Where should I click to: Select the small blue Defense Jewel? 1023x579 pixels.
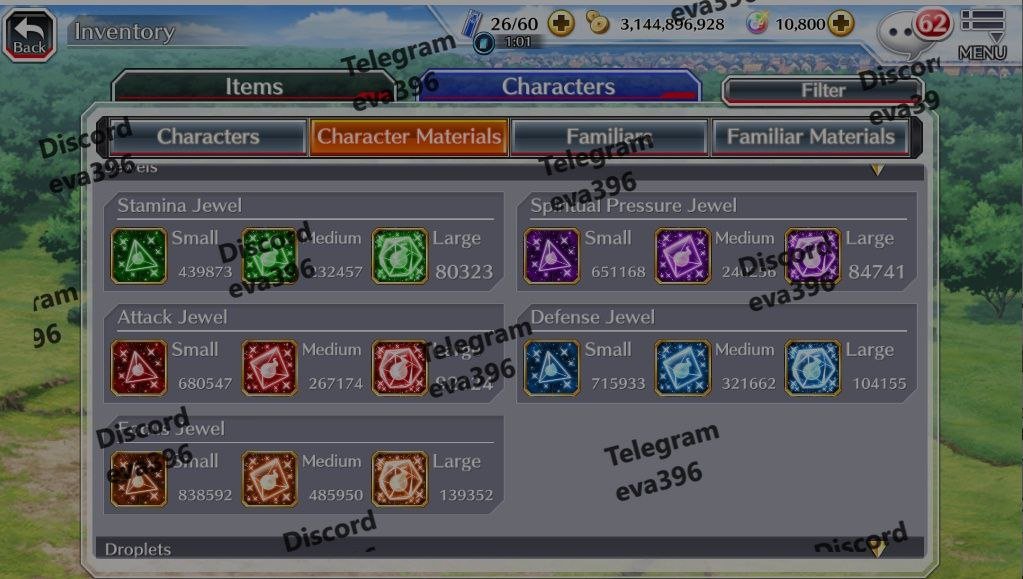coord(552,368)
